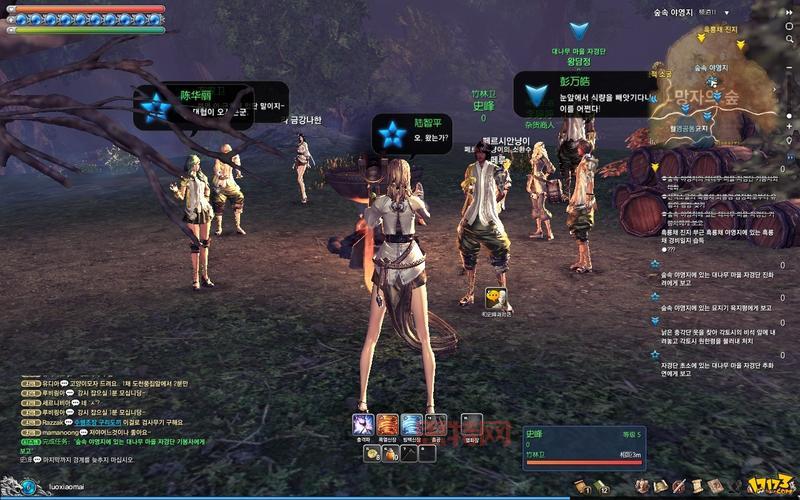
Task: Click the yellow chat emoji icon below the NPC
Action: (493, 297)
